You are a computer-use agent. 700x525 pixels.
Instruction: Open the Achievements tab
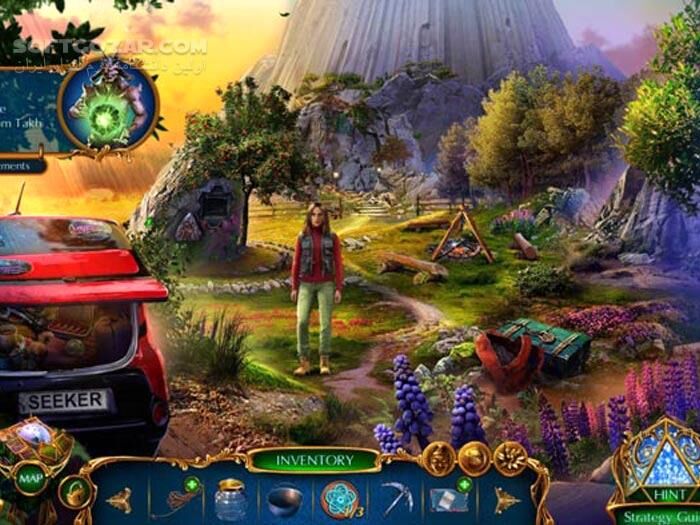pyautogui.click(x=20, y=165)
